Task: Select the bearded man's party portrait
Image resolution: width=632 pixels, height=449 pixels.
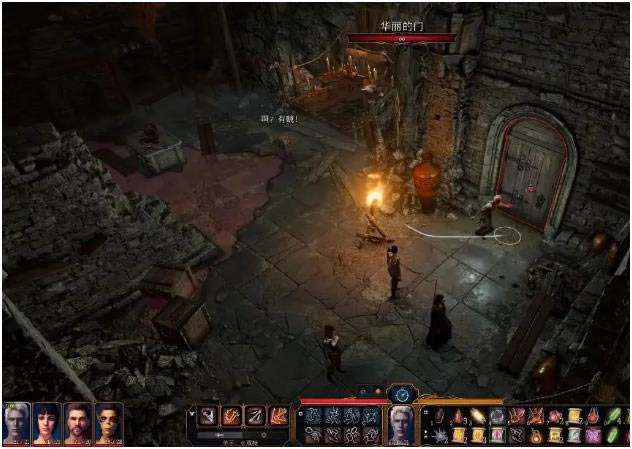Action: [x=78, y=422]
